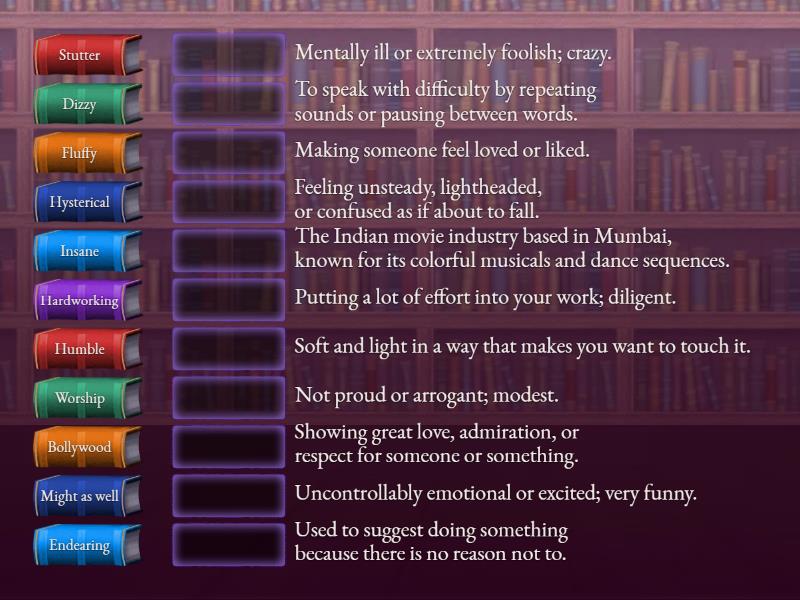800x600 pixels.
Task: Select the empty slot beside 'Mentally ill or extremely foolish'
Action: [229, 54]
